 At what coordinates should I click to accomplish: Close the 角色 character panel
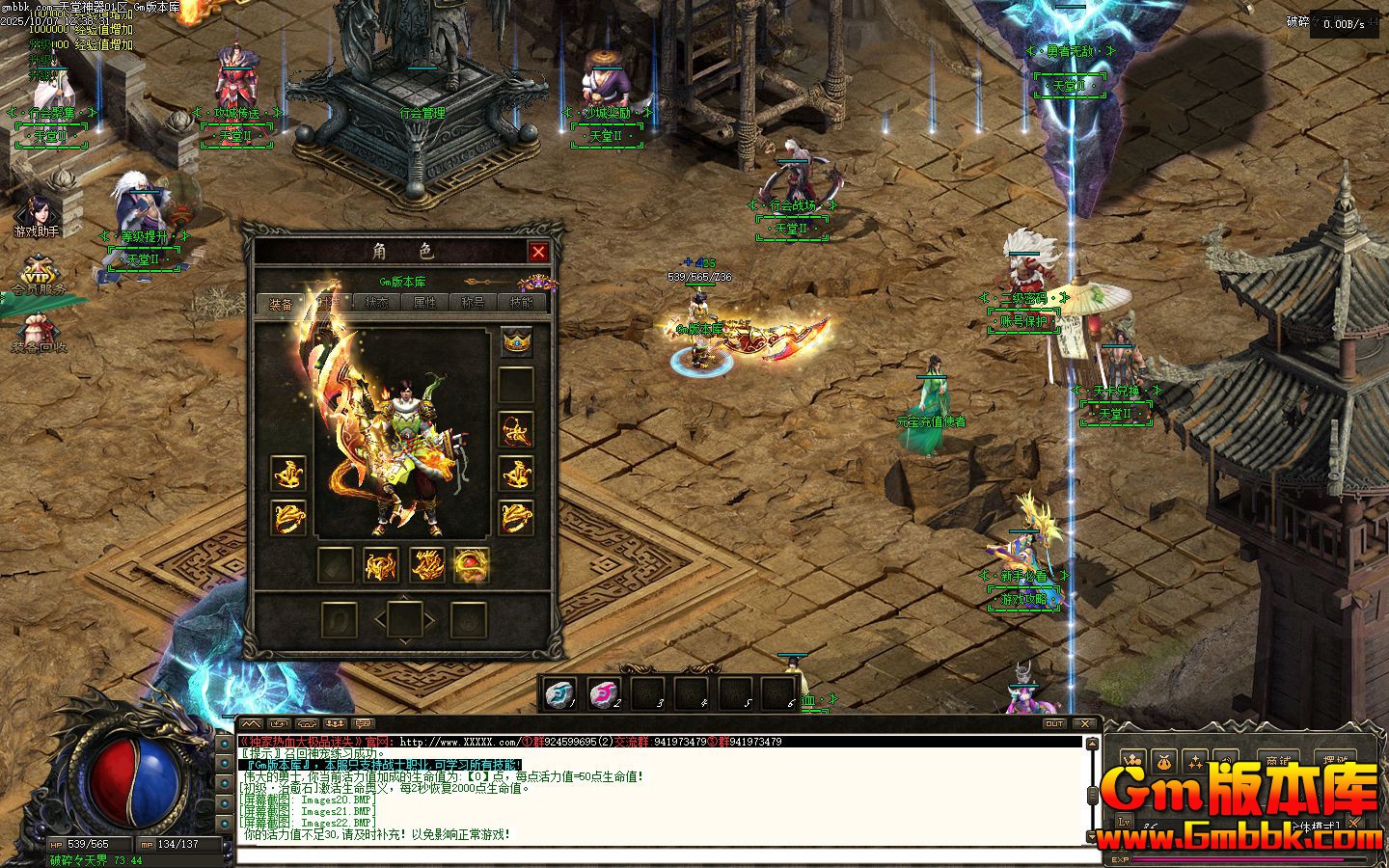538,253
